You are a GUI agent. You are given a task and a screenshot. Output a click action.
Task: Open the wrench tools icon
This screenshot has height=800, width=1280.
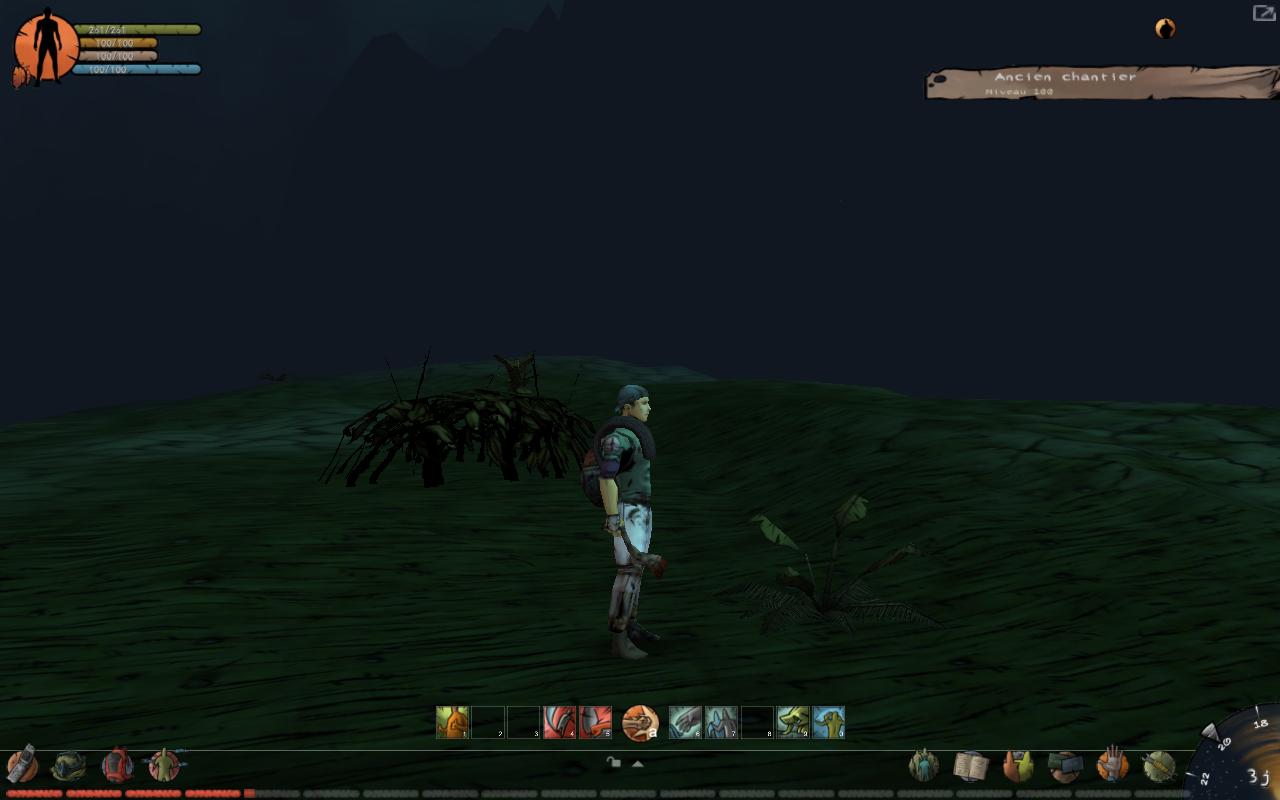tap(1158, 767)
